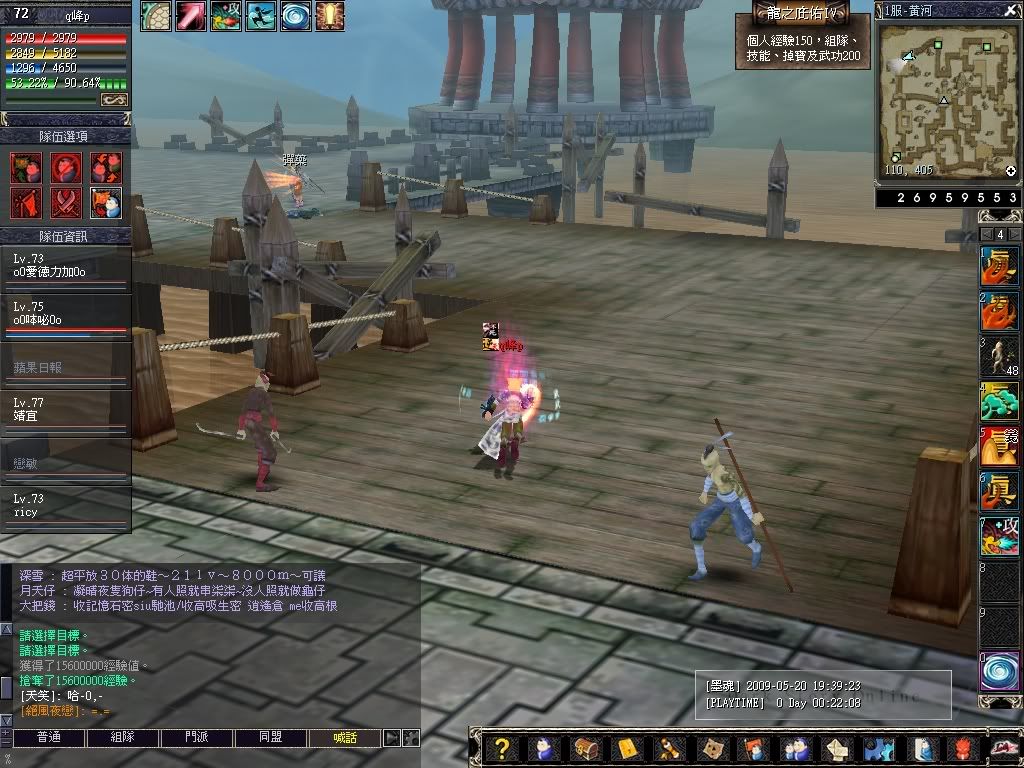The height and width of the screenshot is (768, 1024).
Task: Close the minimap with its X button
Action: pos(1009,9)
